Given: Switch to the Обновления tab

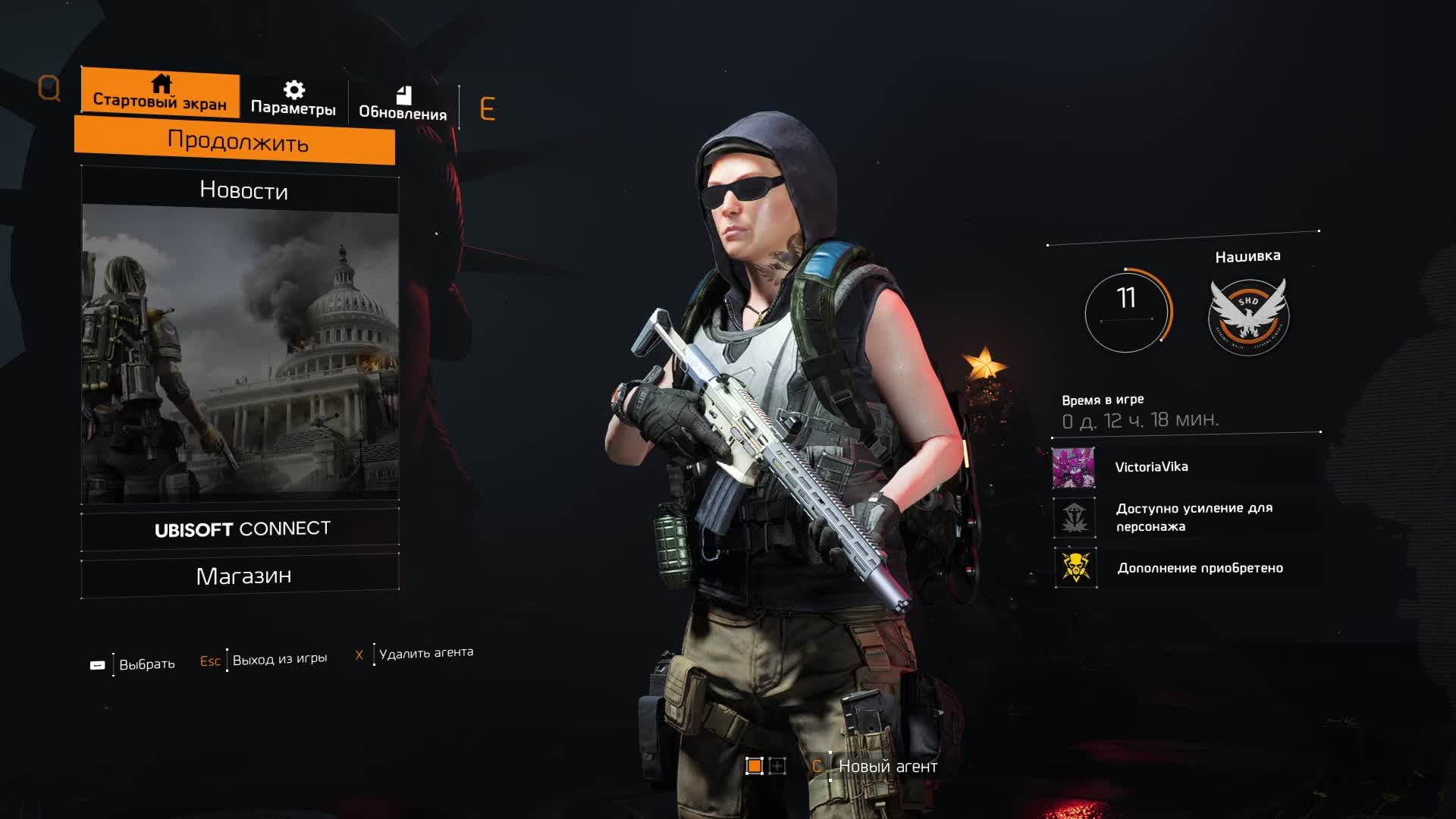Looking at the screenshot, I should pos(403,104).
